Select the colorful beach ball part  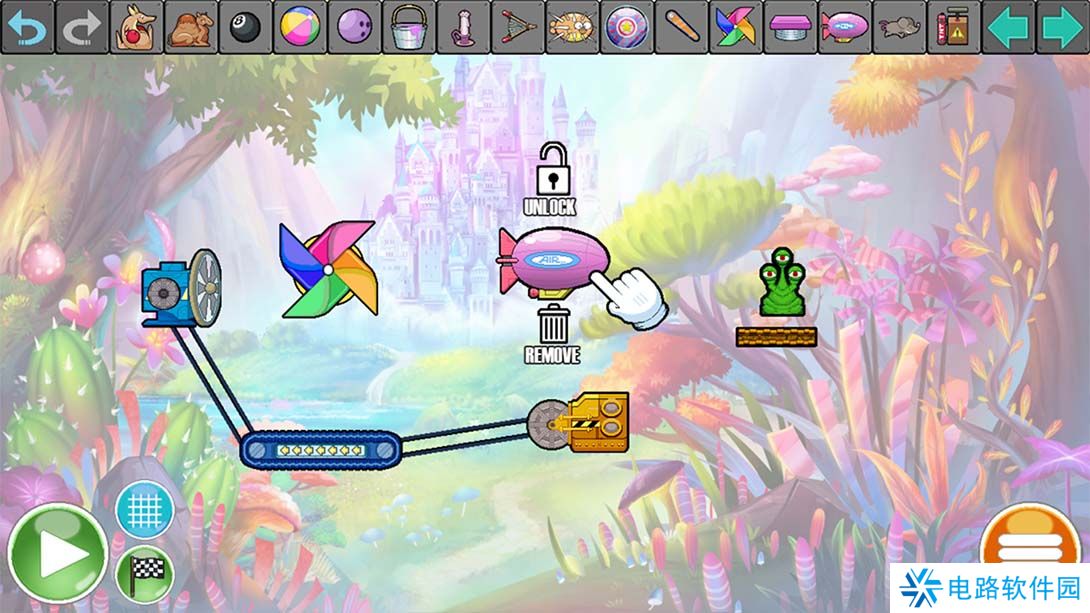pyautogui.click(x=299, y=27)
